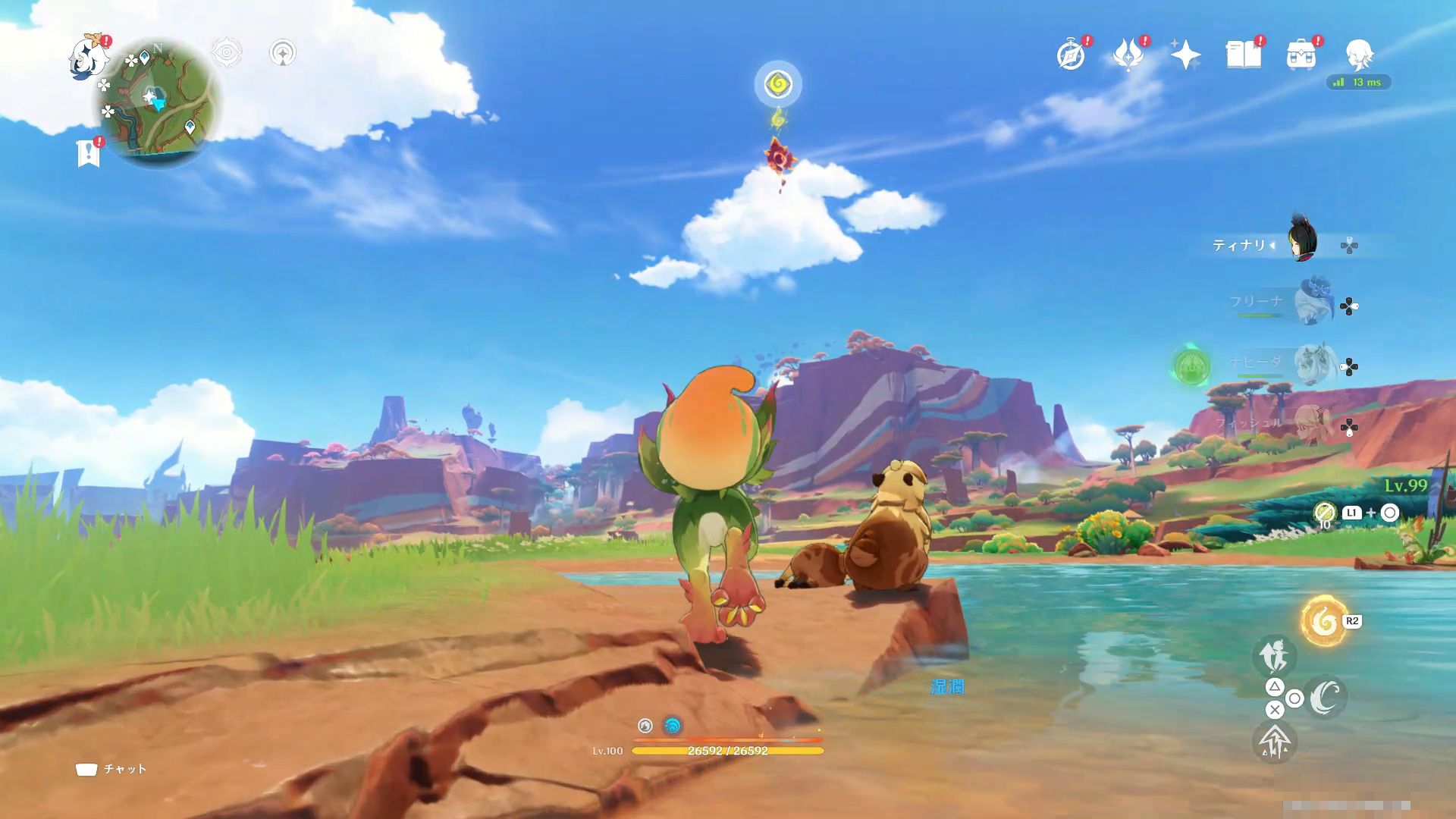The image size is (1456, 819).
Task: Open the winged battle pass icon
Action: 1128,55
